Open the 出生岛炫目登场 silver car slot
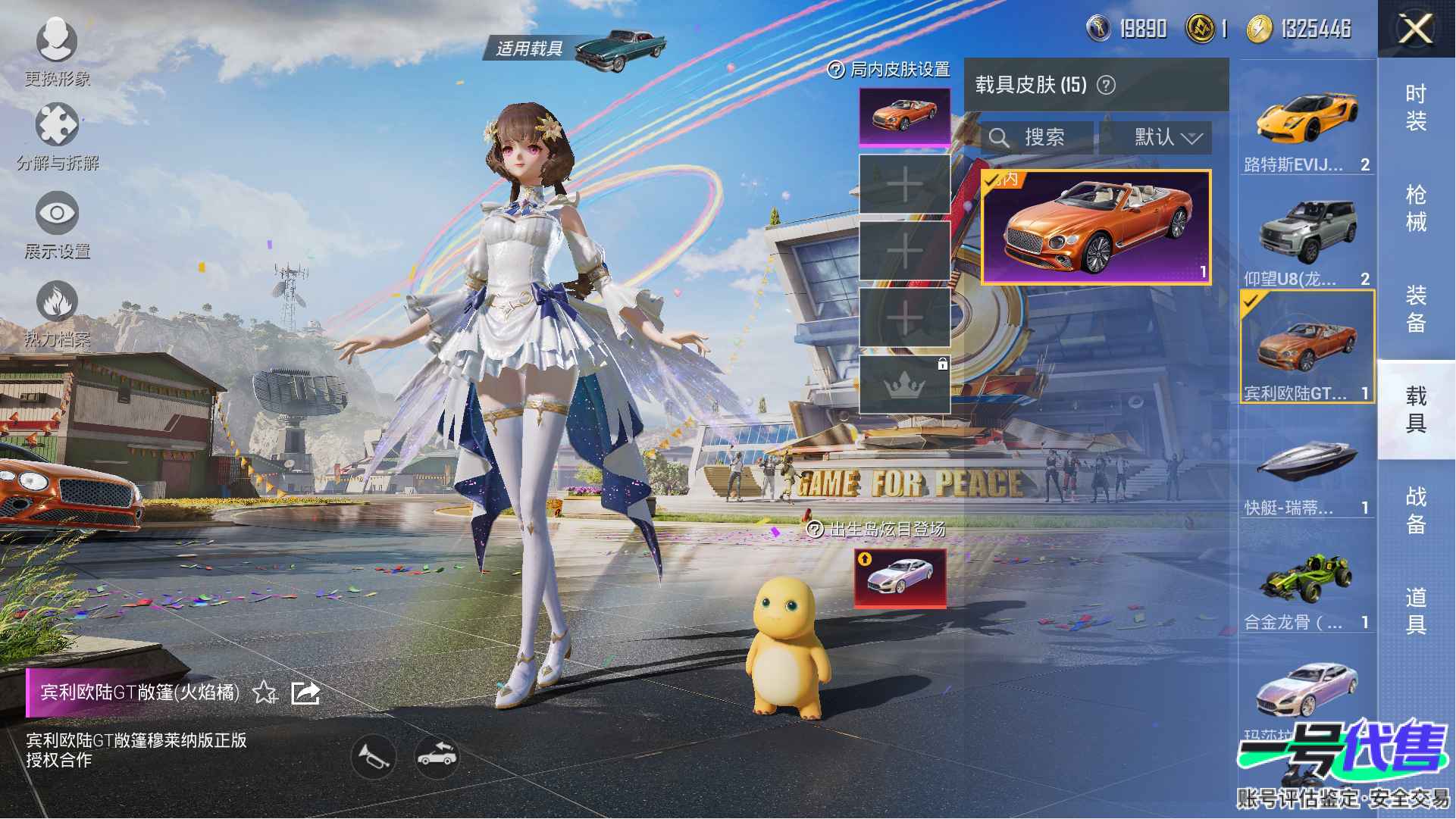 pyautogui.click(x=900, y=578)
